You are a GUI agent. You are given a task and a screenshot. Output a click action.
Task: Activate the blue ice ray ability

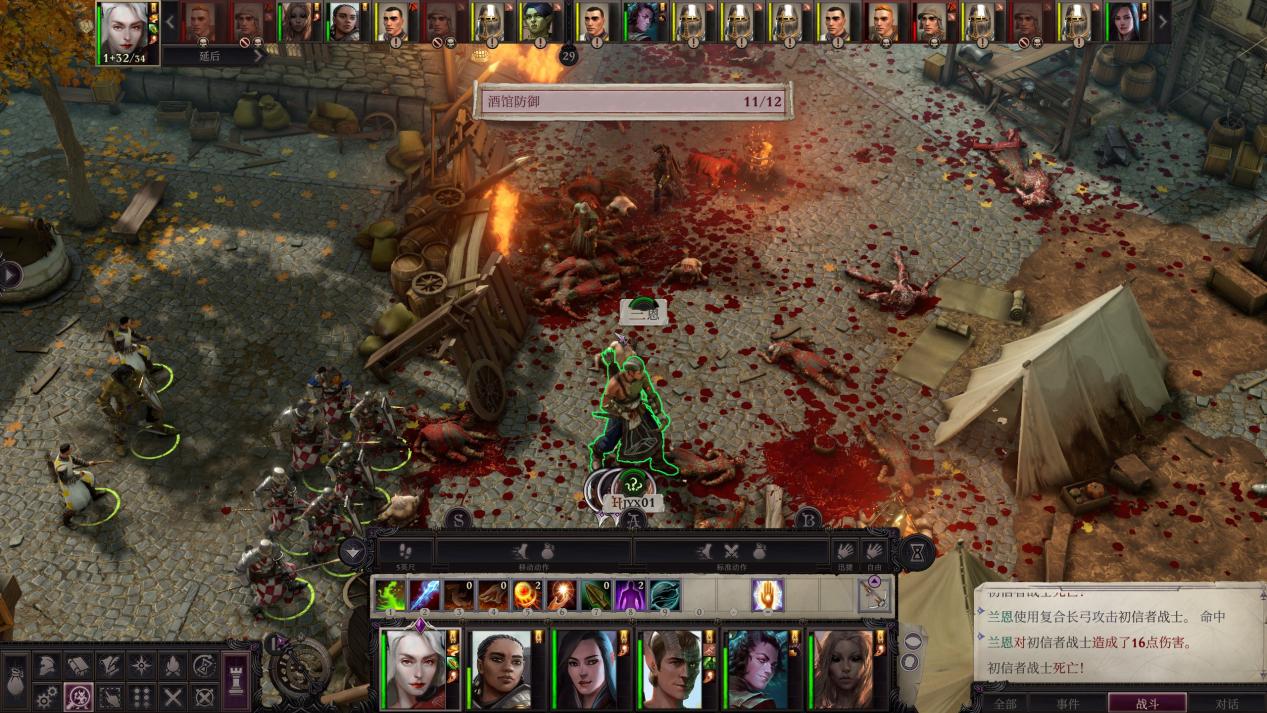coord(424,595)
